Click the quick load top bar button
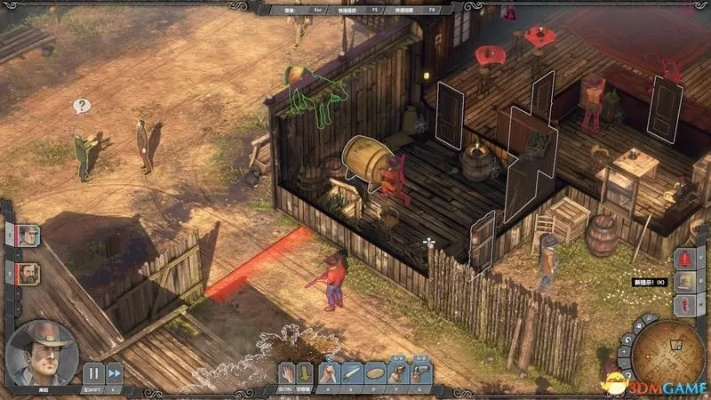Image resolution: width=711 pixels, height=400 pixels. click(x=403, y=7)
